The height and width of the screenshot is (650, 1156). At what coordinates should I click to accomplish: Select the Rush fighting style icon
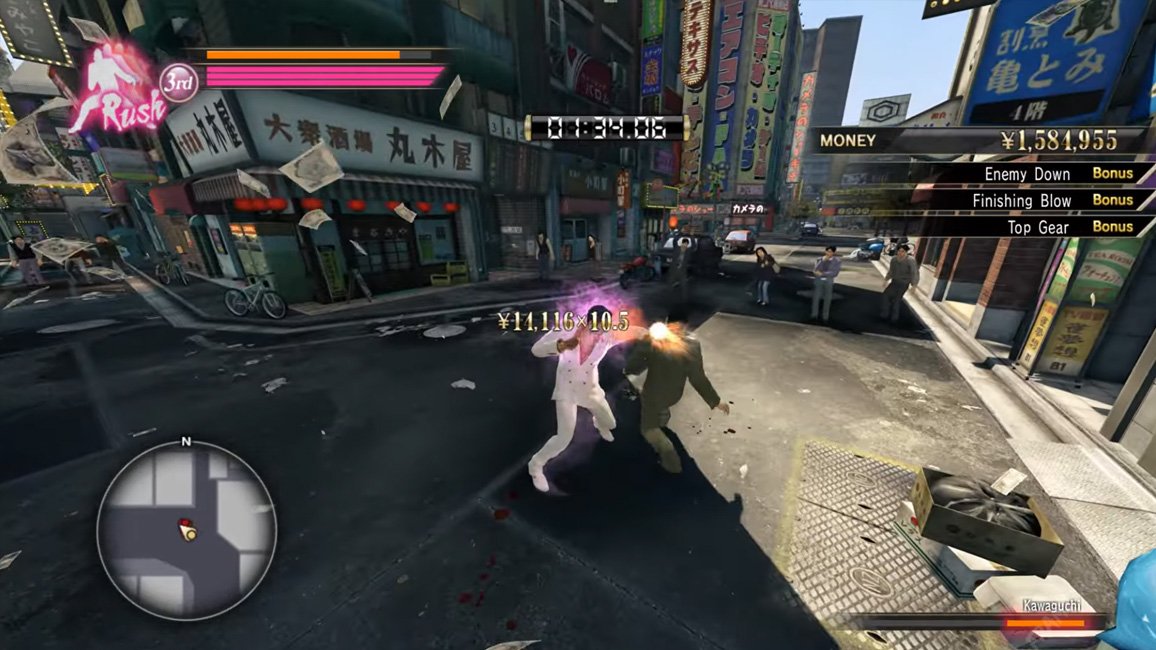pos(117,88)
